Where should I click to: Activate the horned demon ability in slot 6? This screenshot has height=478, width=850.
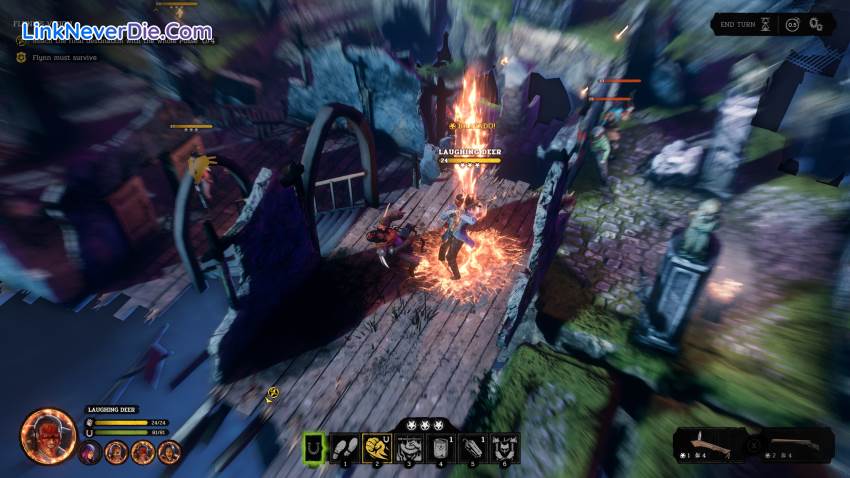(504, 447)
